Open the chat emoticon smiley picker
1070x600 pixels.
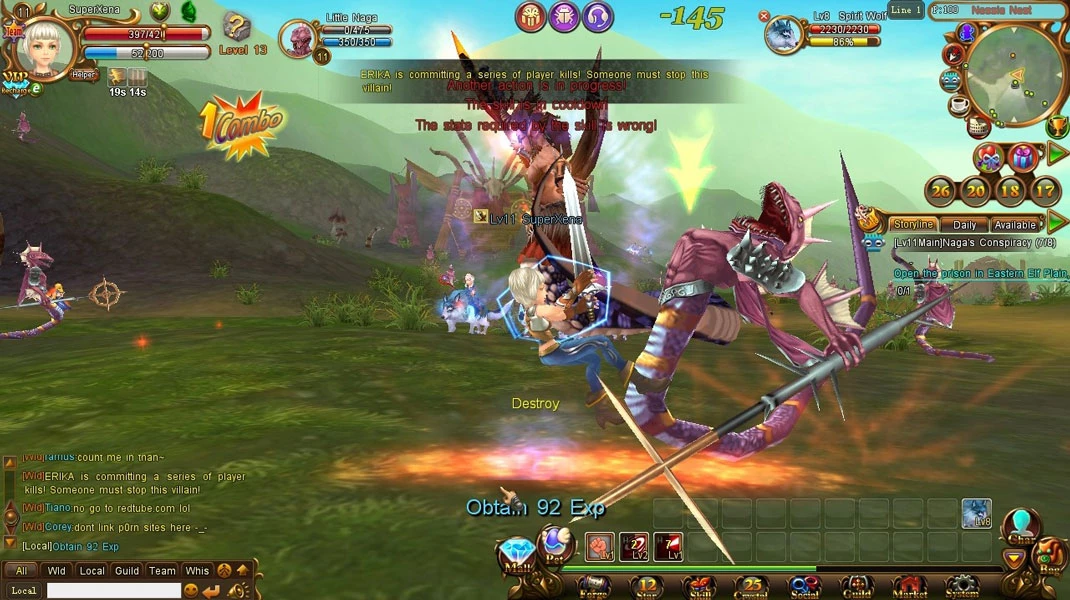click(191, 591)
